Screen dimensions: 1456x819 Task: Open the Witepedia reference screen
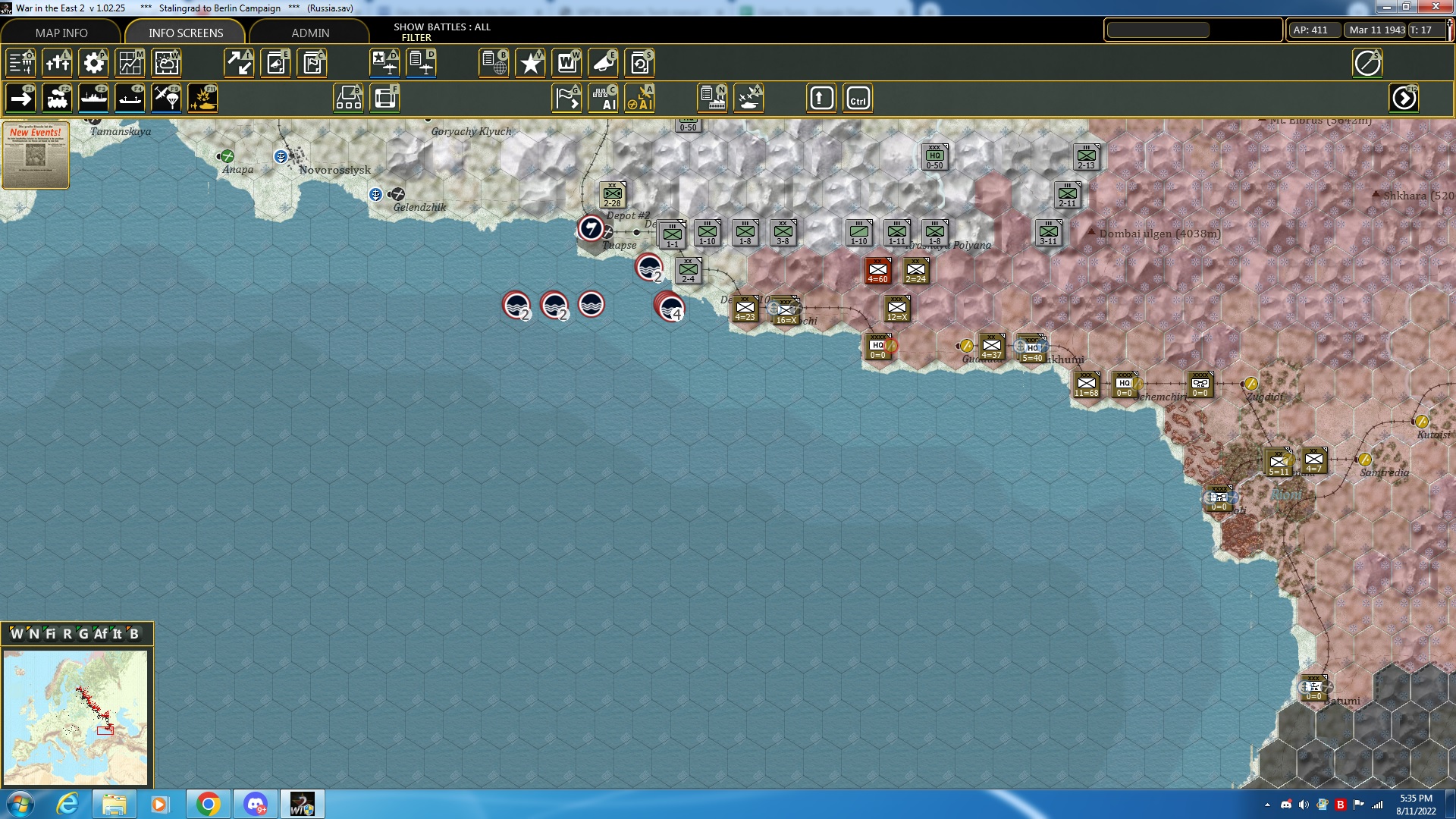(566, 63)
